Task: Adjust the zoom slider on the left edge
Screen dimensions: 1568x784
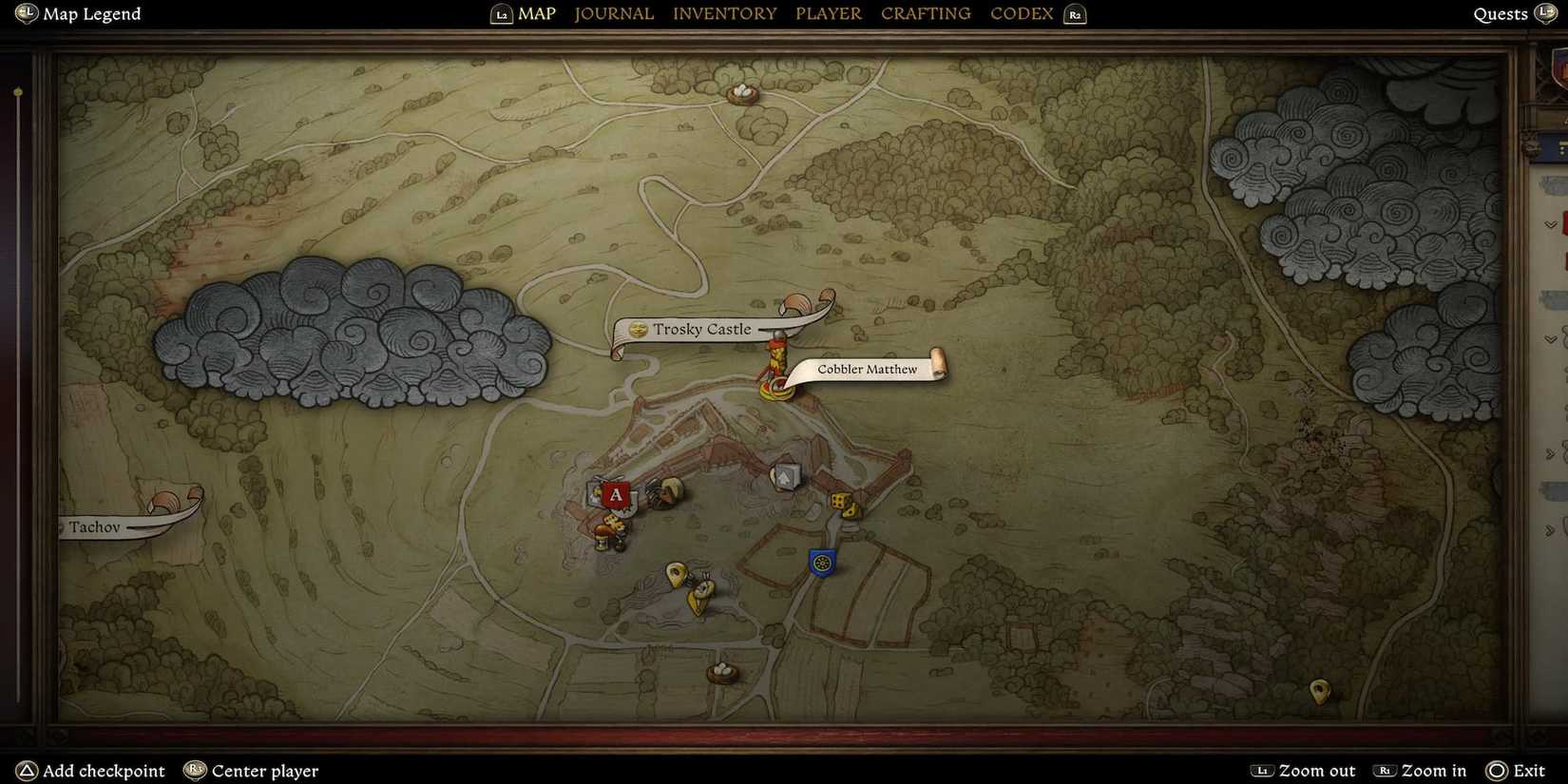Action: tap(17, 91)
